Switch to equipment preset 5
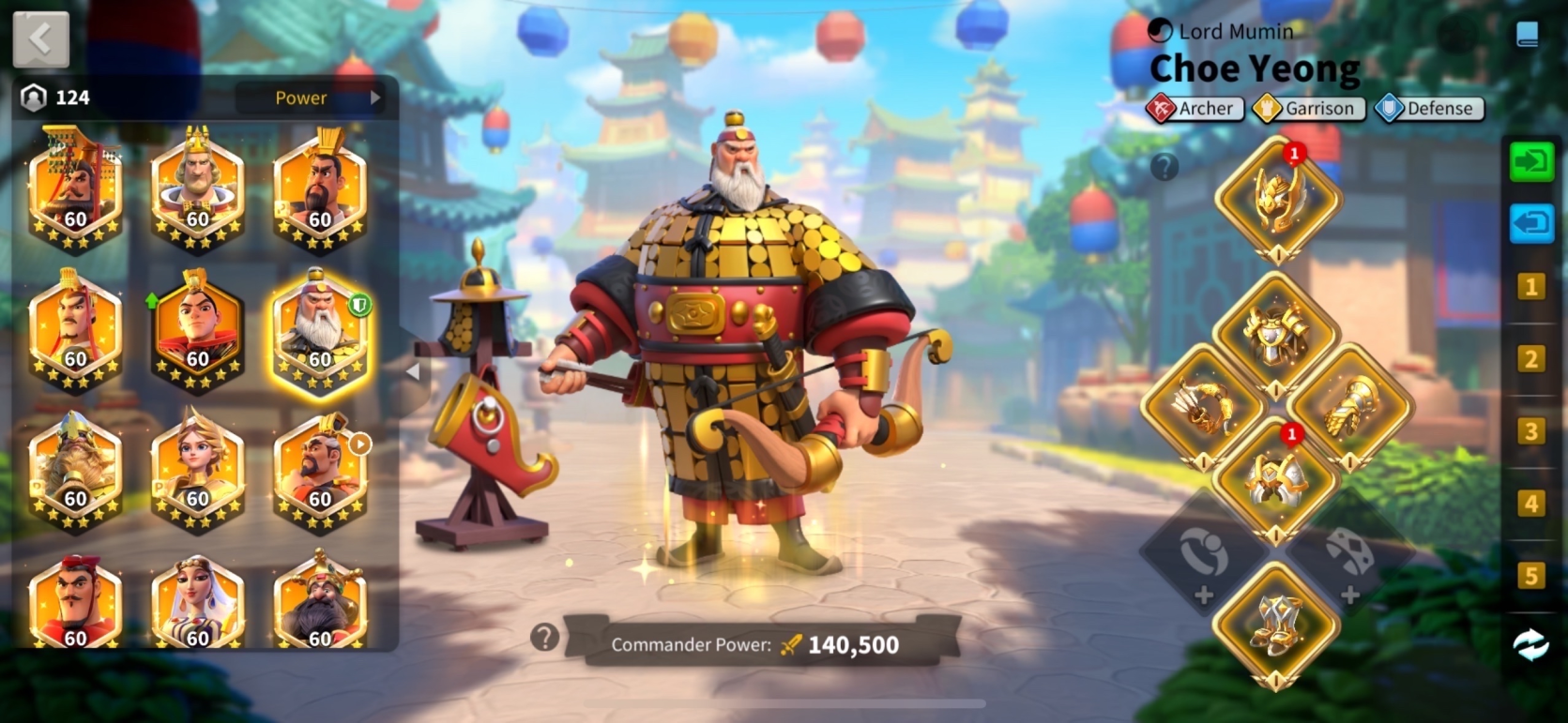The width and height of the screenshot is (1568, 723). pos(1530,575)
